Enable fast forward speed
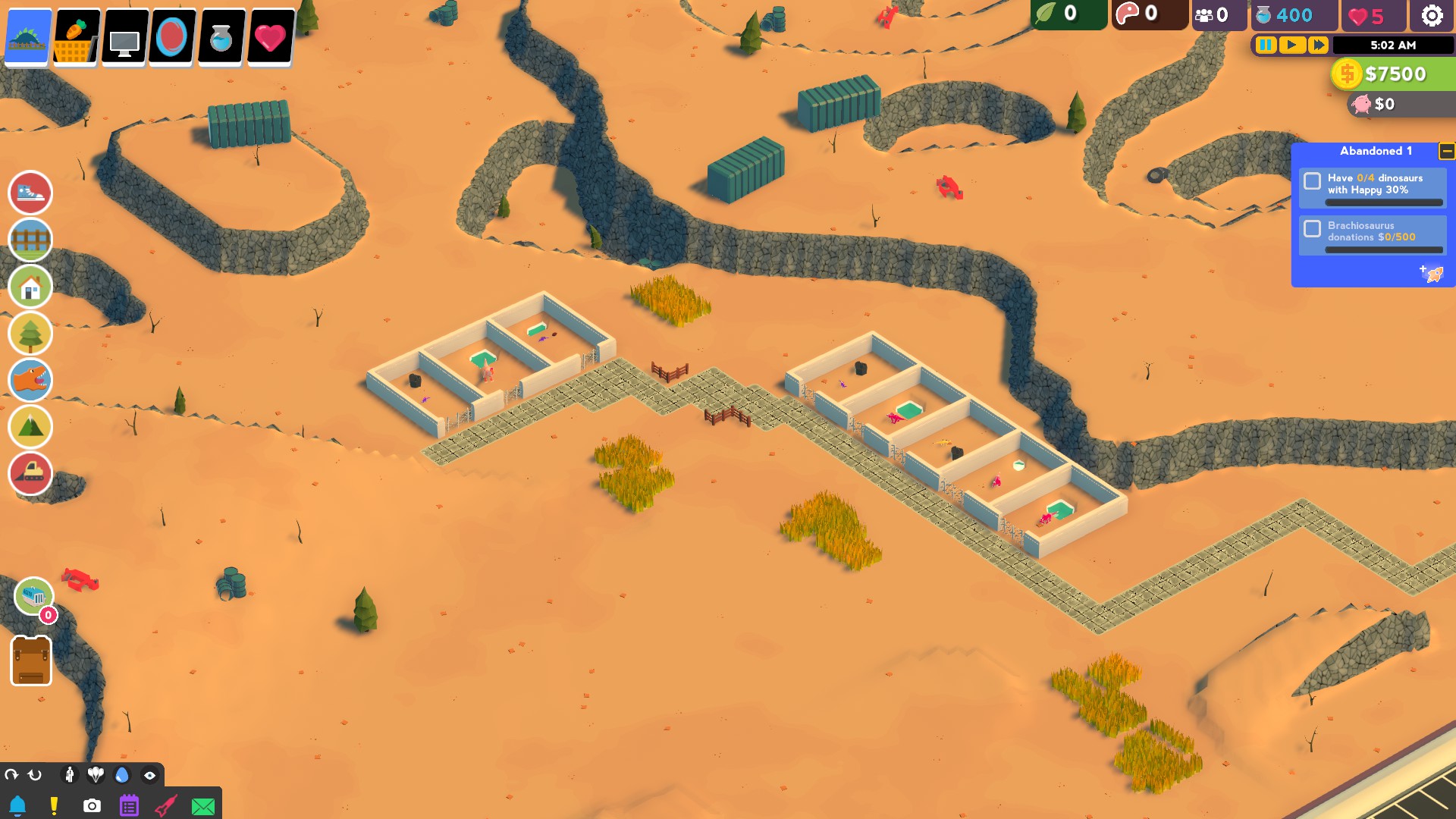 pos(1318,45)
